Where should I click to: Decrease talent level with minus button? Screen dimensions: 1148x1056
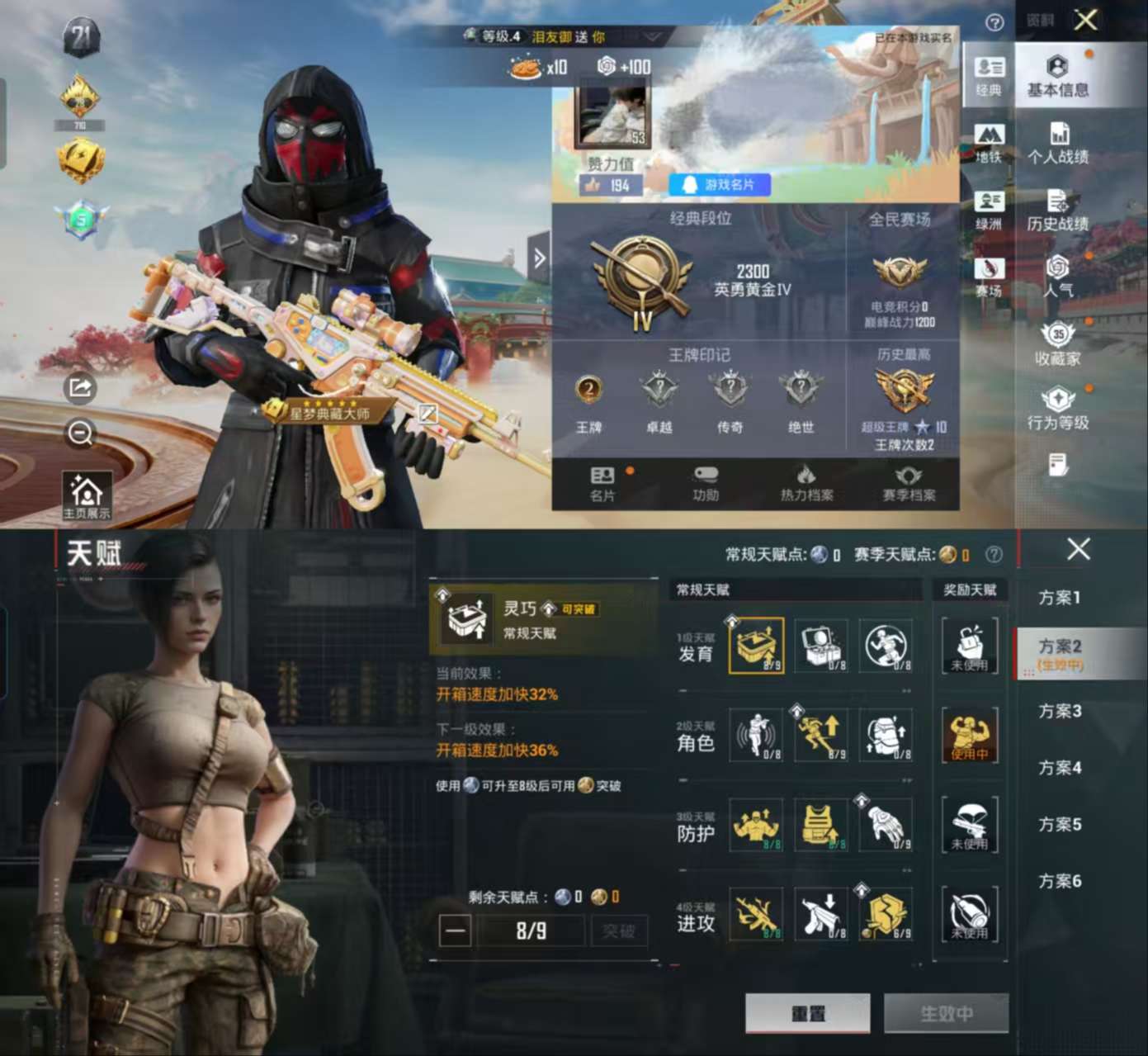tap(455, 932)
